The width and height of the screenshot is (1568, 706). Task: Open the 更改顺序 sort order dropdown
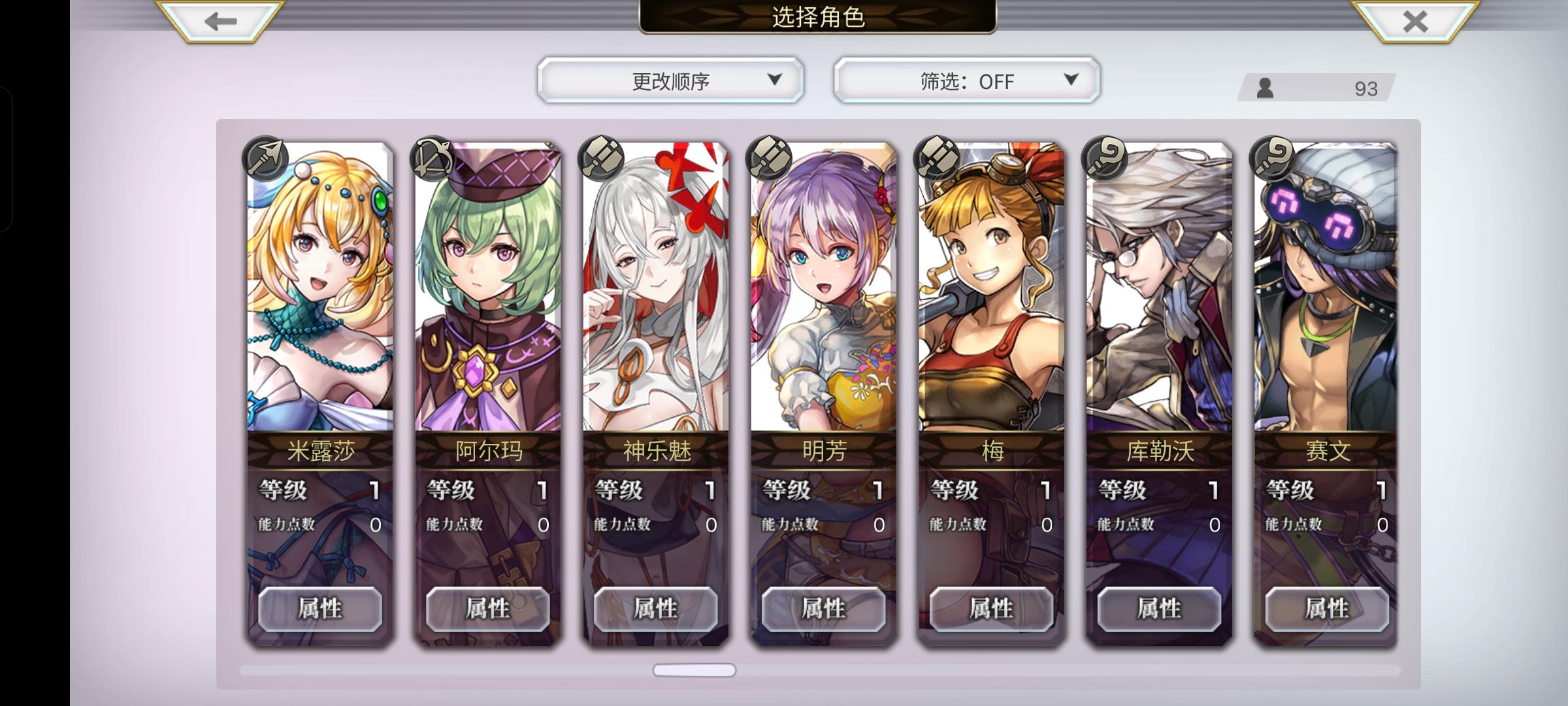coord(668,79)
